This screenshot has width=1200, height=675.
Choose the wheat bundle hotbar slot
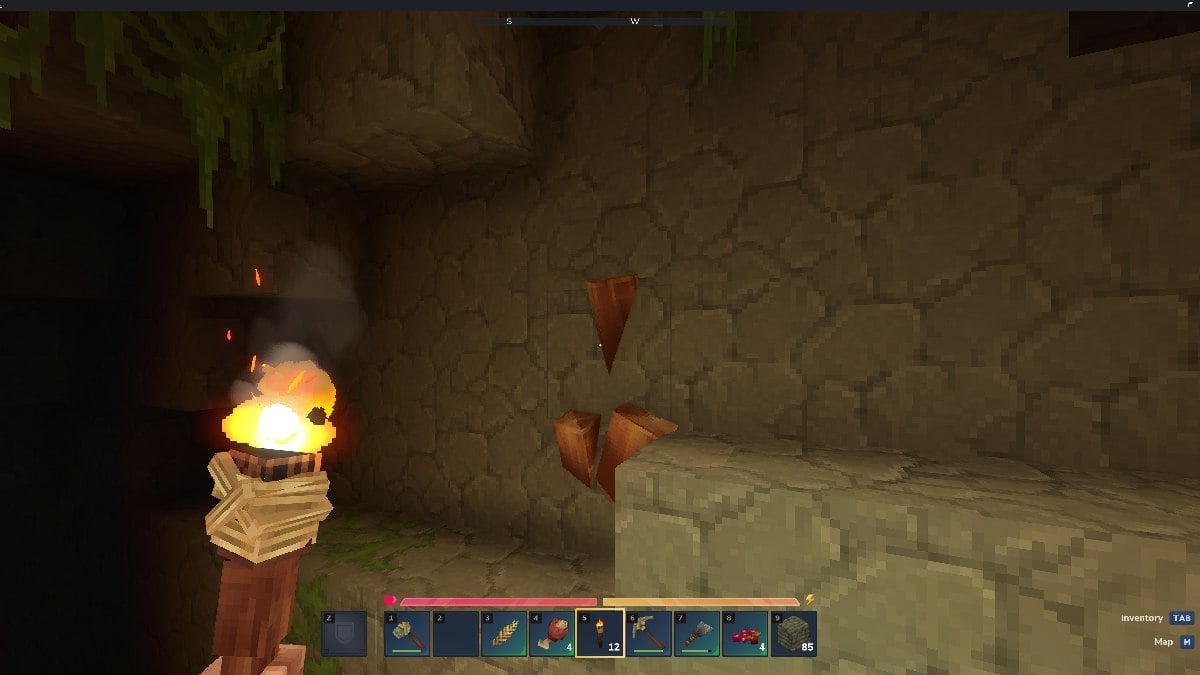pyautogui.click(x=504, y=633)
